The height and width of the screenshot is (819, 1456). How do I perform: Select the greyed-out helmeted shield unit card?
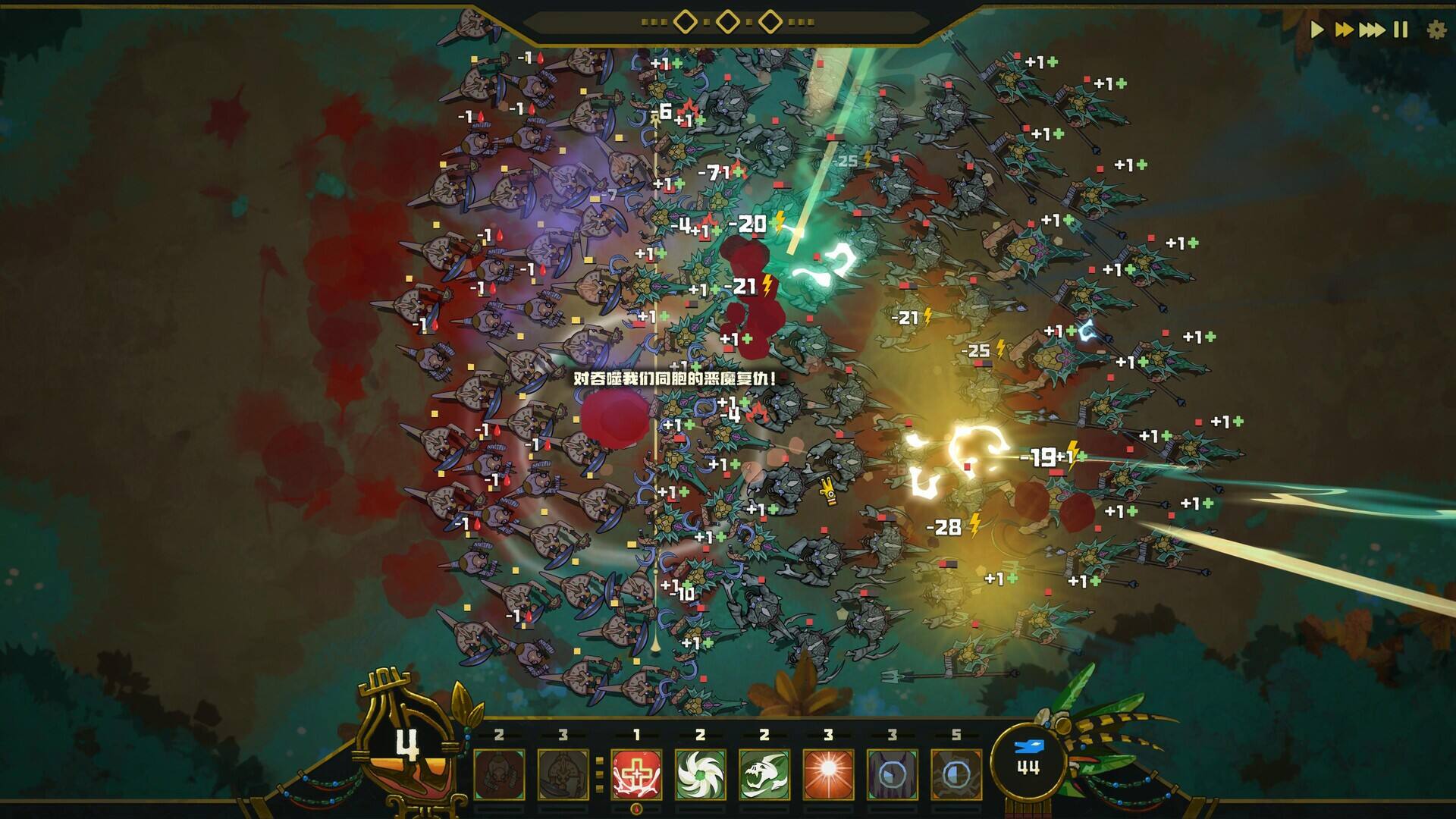point(563,774)
